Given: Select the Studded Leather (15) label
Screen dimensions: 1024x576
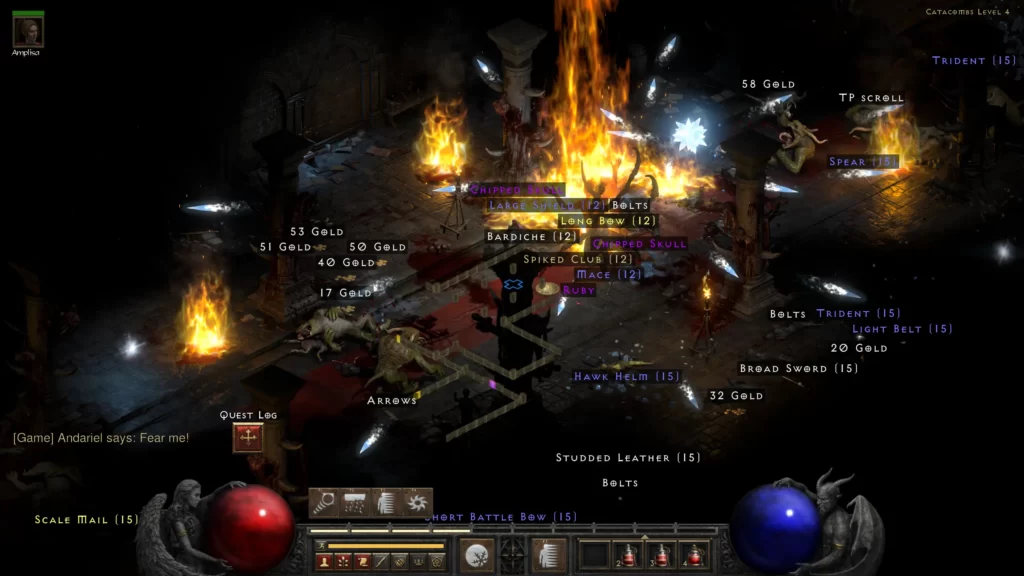Looking at the screenshot, I should pyautogui.click(x=628, y=458).
